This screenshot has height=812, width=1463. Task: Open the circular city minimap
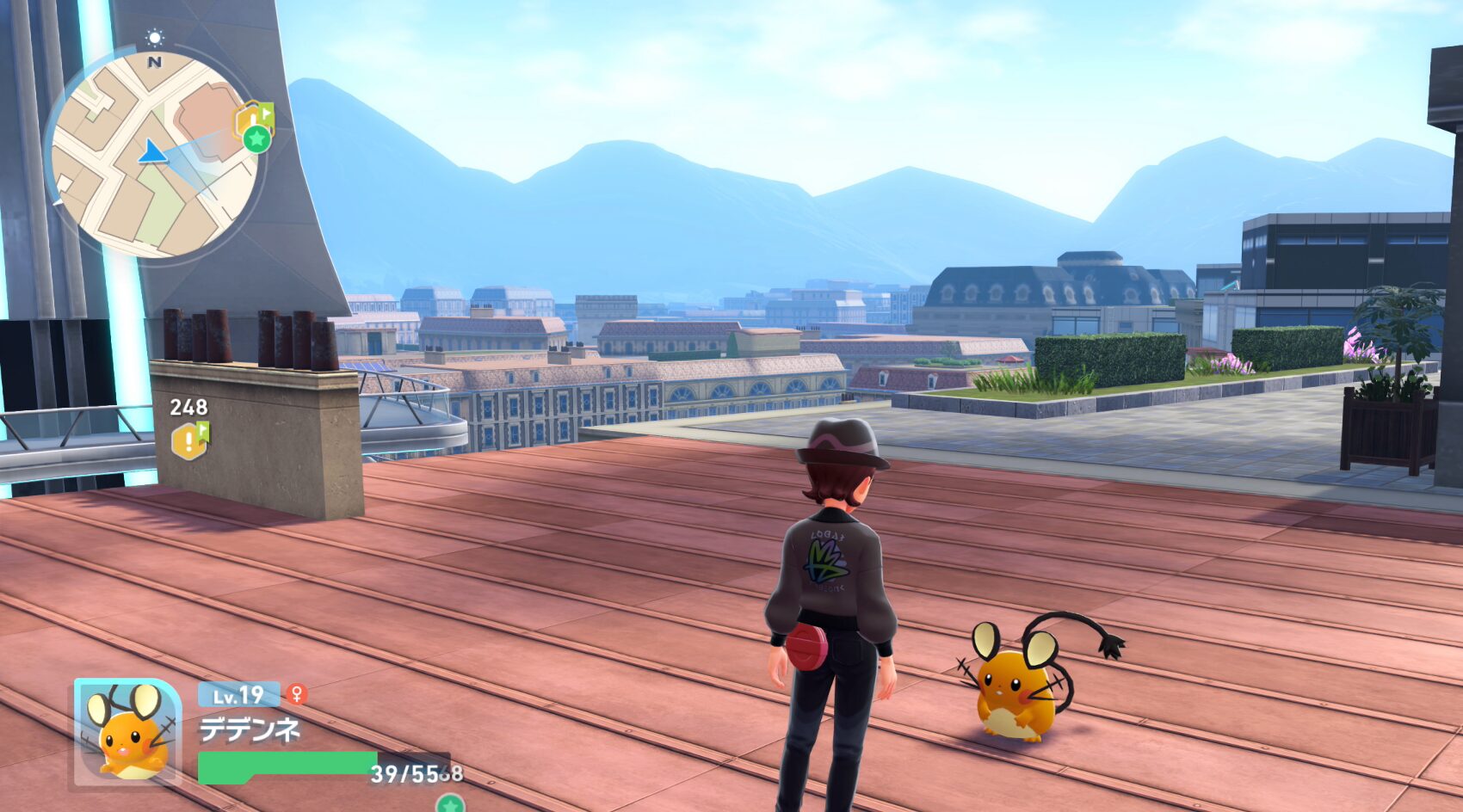click(x=153, y=155)
